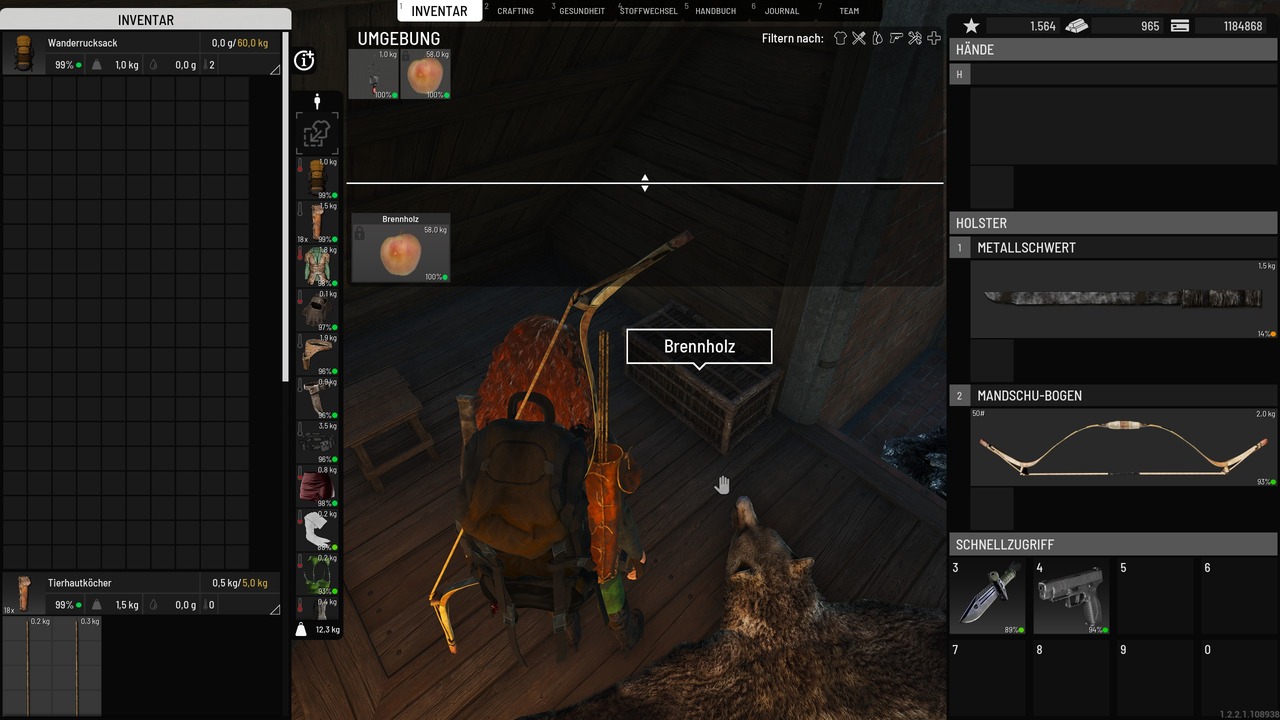The width and height of the screenshot is (1280, 720).
Task: Go to the Team tab
Action: click(x=849, y=11)
